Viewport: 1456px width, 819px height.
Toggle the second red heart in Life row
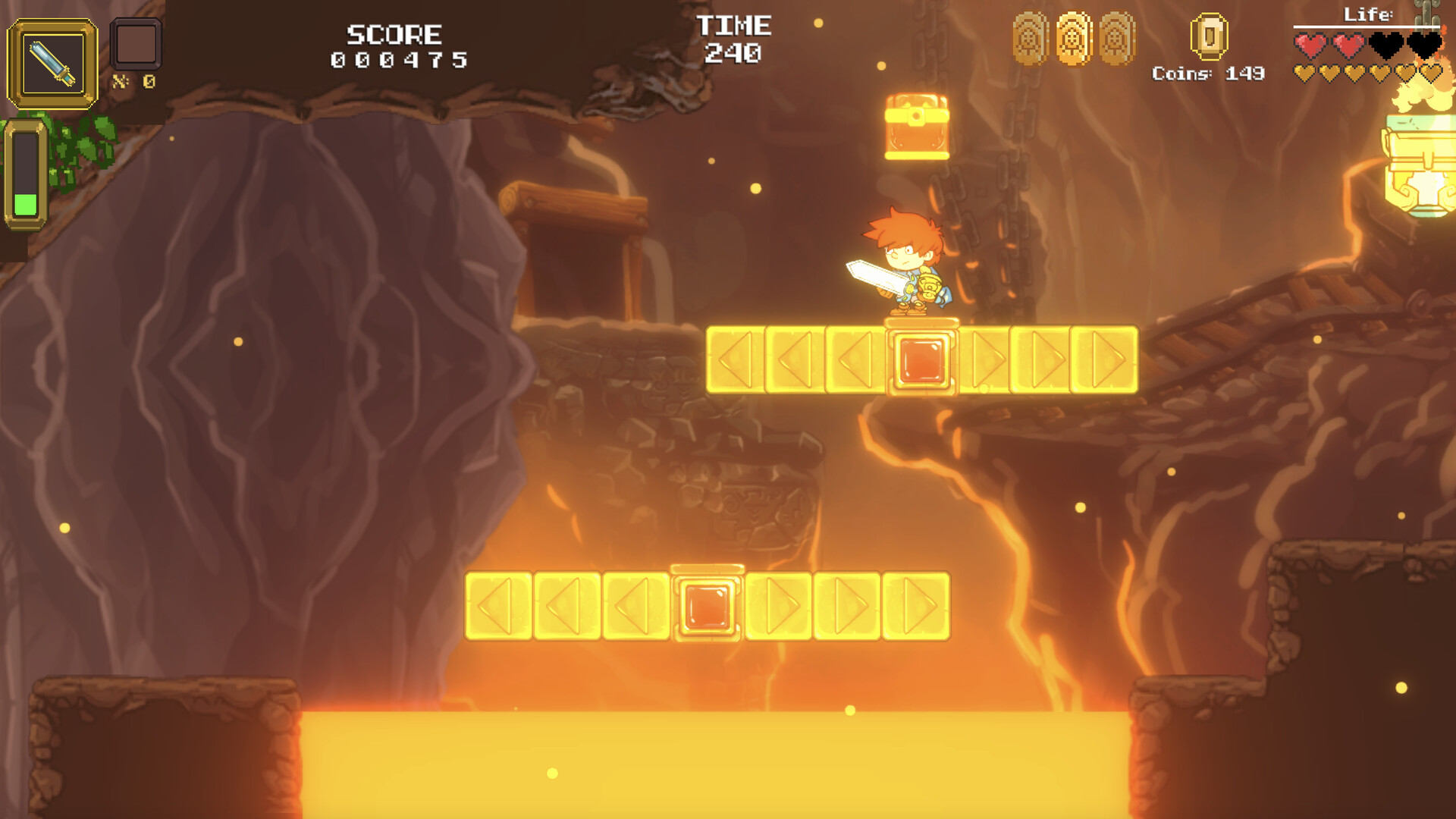pos(1349,44)
